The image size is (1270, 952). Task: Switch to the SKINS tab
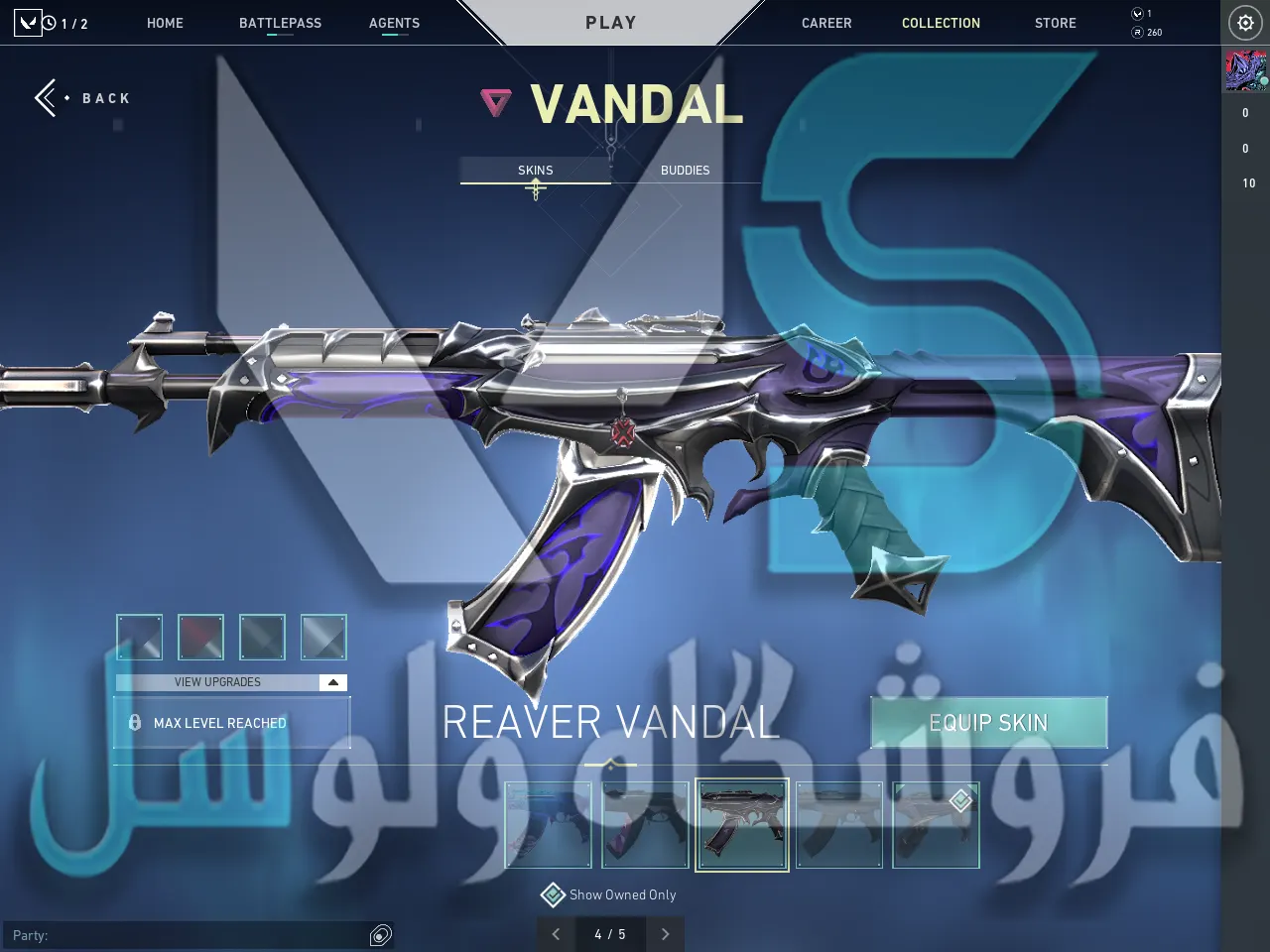coord(535,171)
